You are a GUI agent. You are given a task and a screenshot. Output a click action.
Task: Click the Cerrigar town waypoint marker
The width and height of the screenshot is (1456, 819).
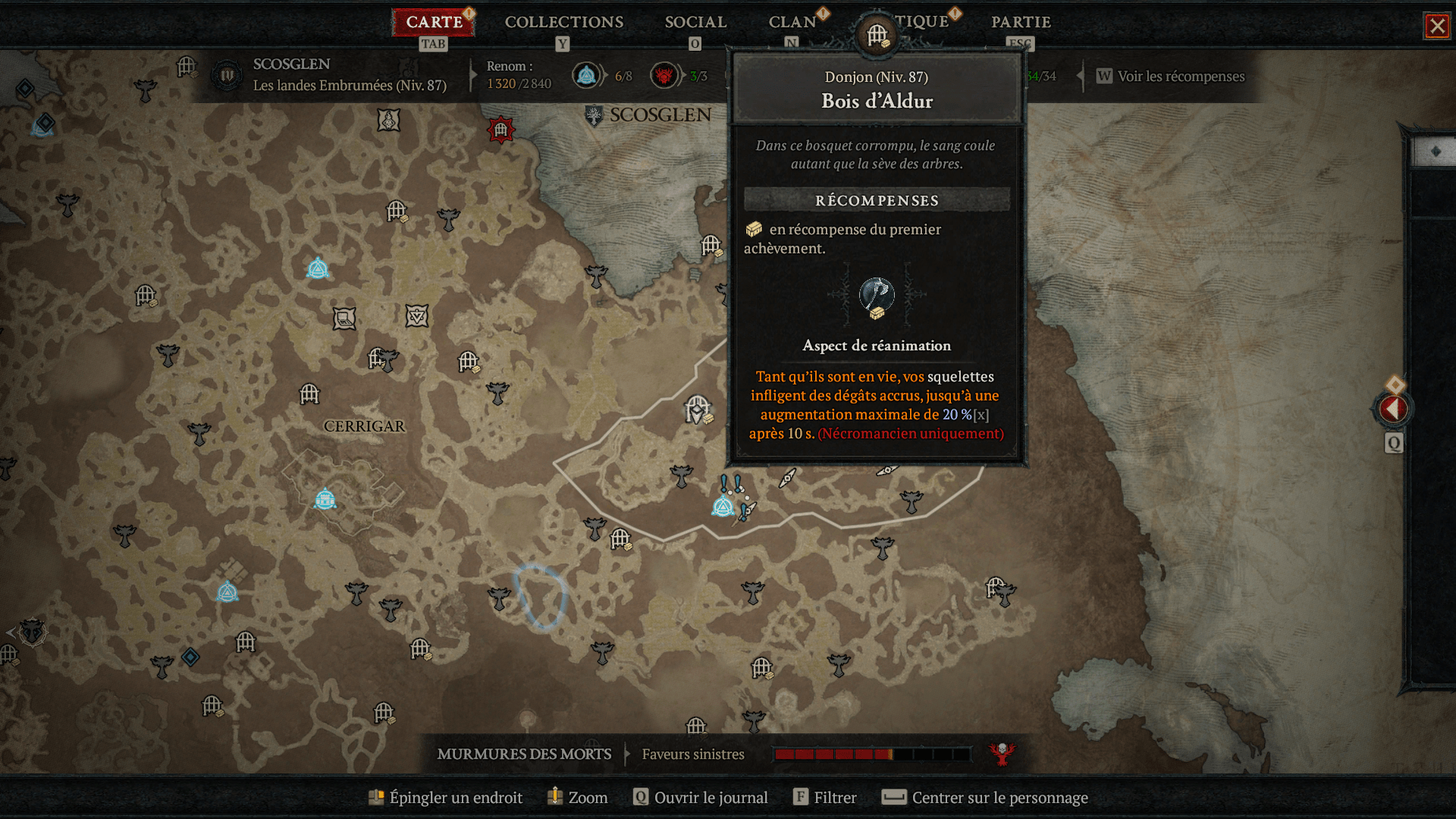coord(325,499)
